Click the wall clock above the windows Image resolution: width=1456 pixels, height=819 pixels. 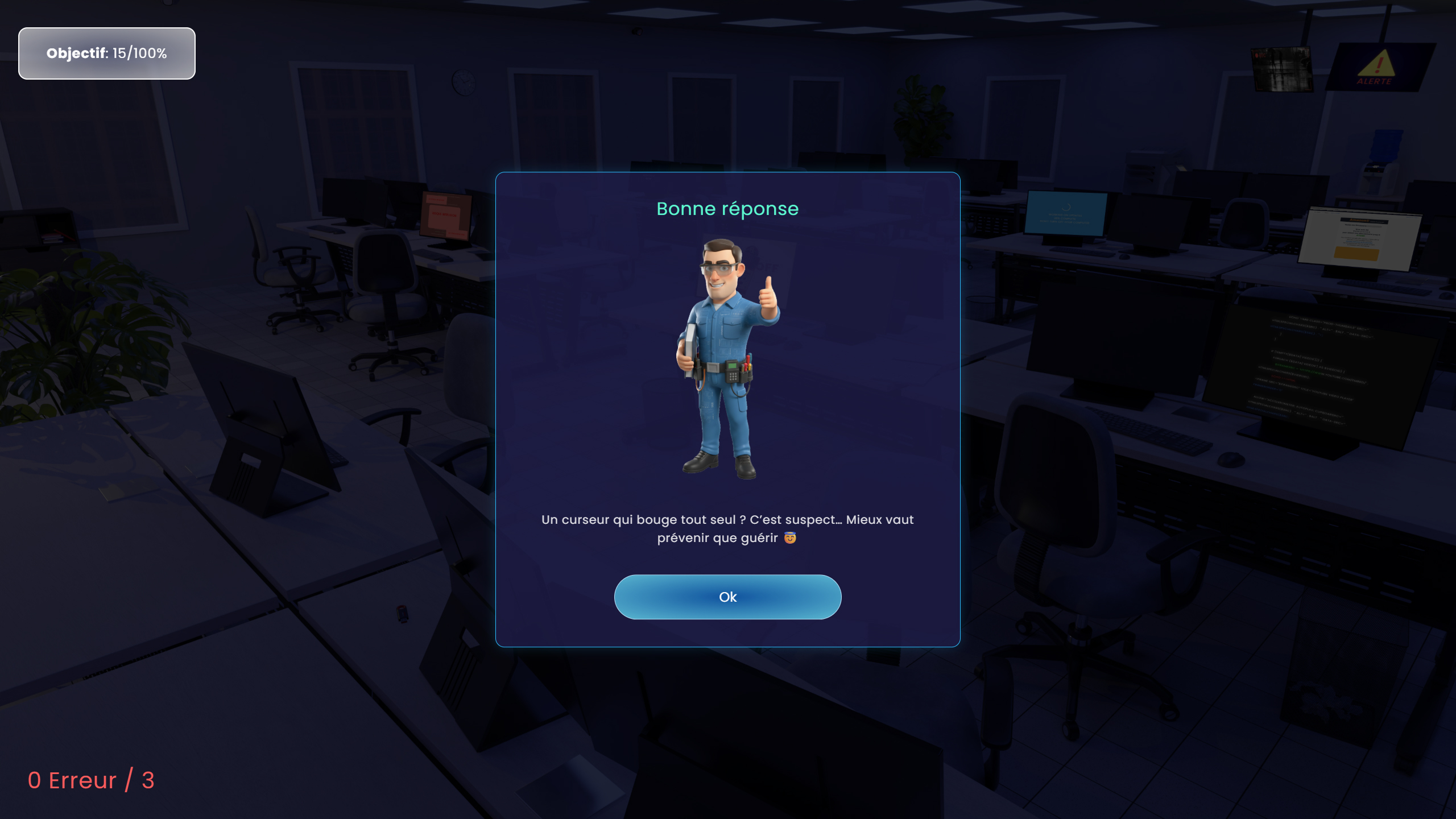(x=462, y=81)
